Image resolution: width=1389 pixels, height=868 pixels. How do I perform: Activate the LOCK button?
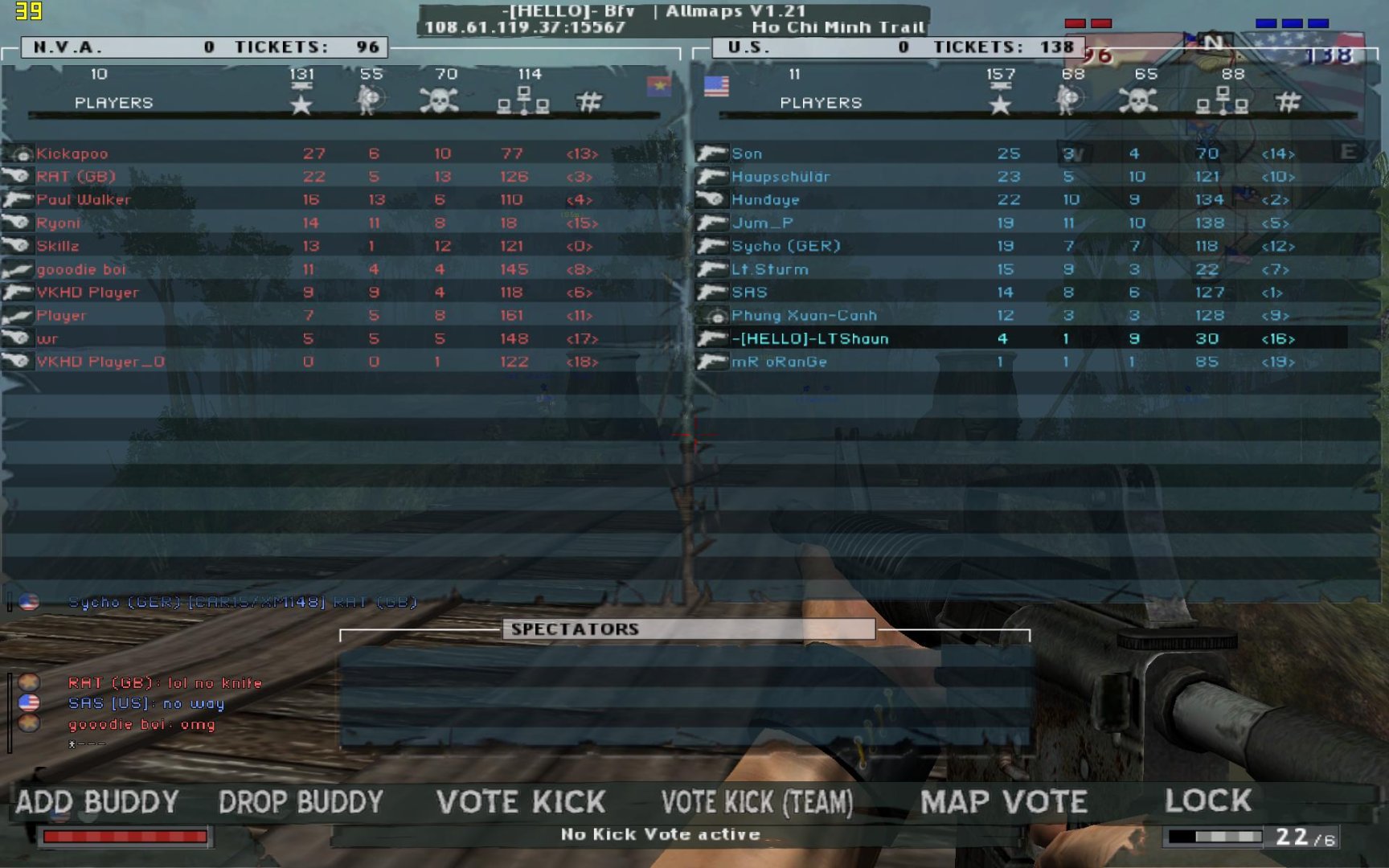(1207, 800)
